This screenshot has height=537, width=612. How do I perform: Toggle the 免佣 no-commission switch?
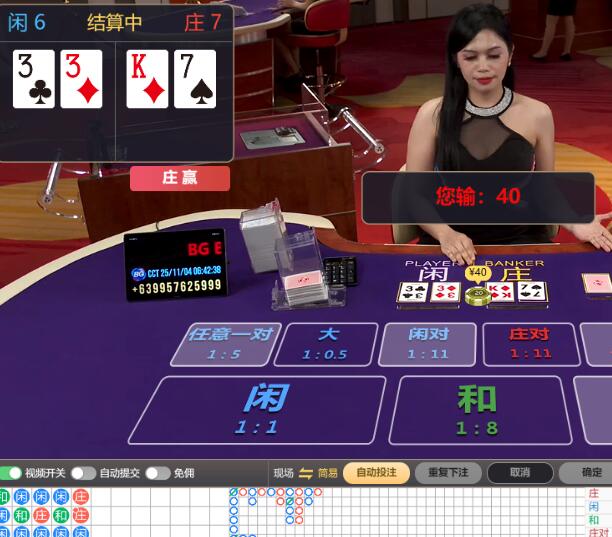157,473
